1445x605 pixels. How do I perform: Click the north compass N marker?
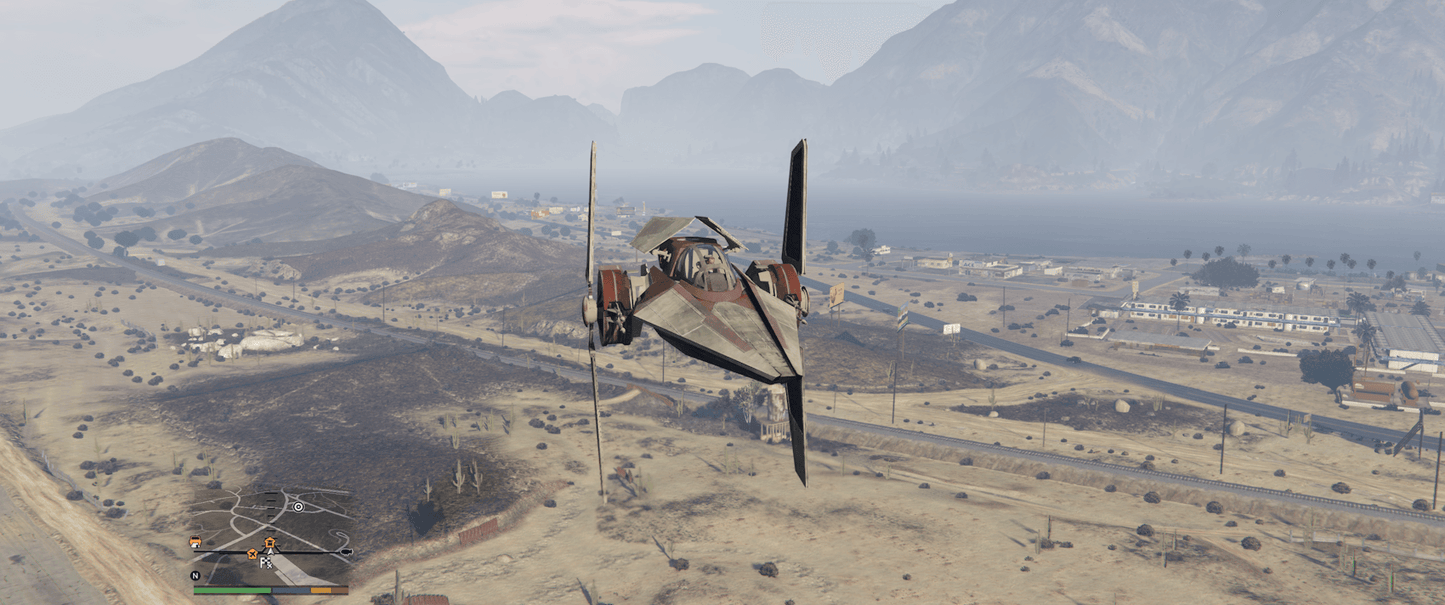point(195,576)
